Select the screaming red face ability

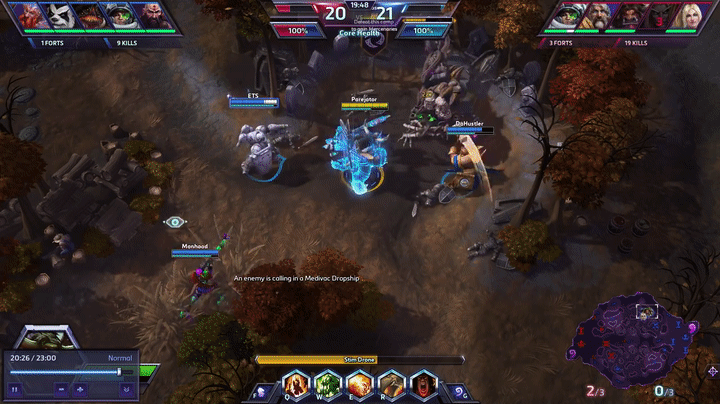click(x=424, y=384)
